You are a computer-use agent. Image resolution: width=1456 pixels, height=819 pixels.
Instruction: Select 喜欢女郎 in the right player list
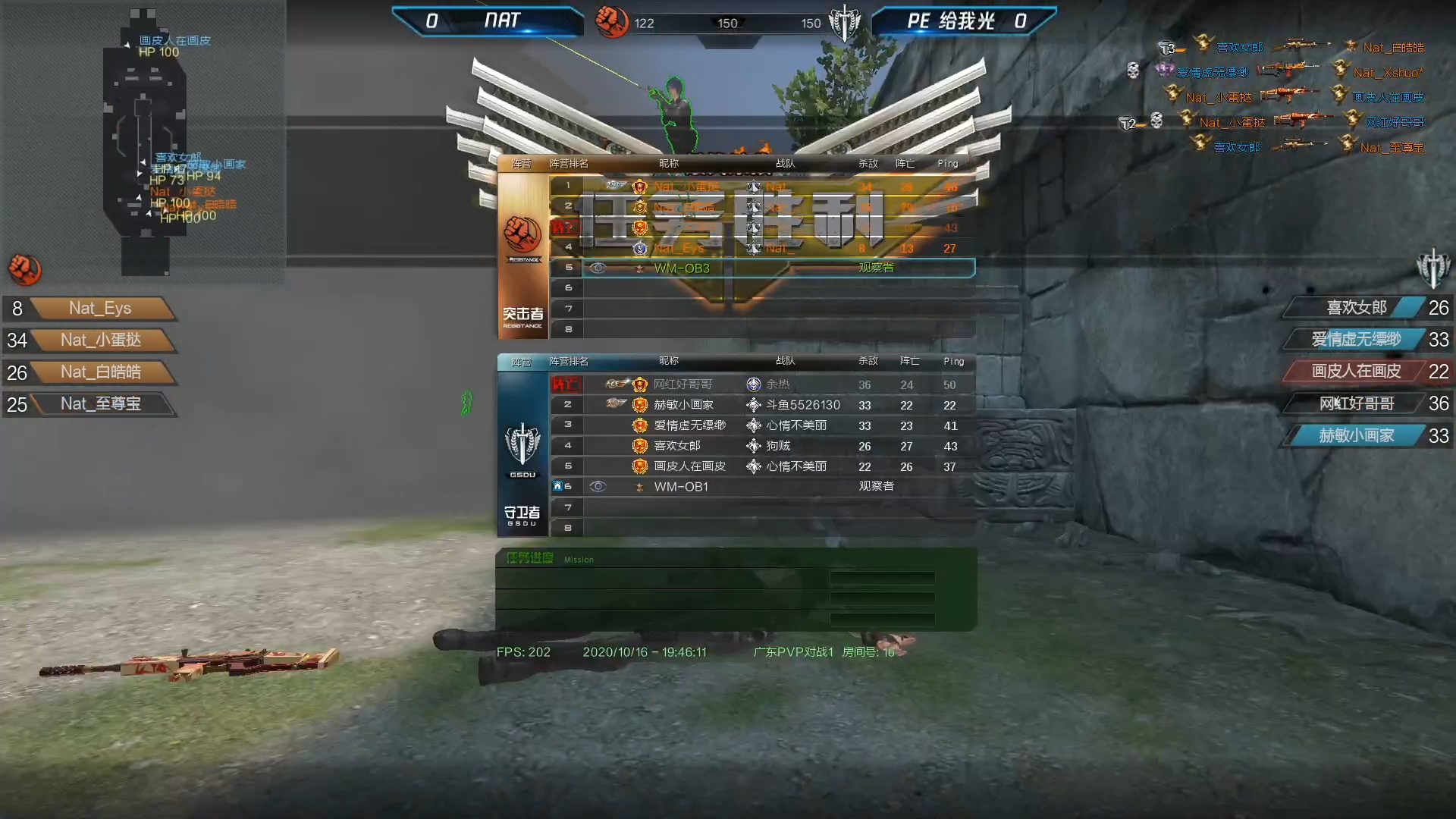pos(1356,308)
